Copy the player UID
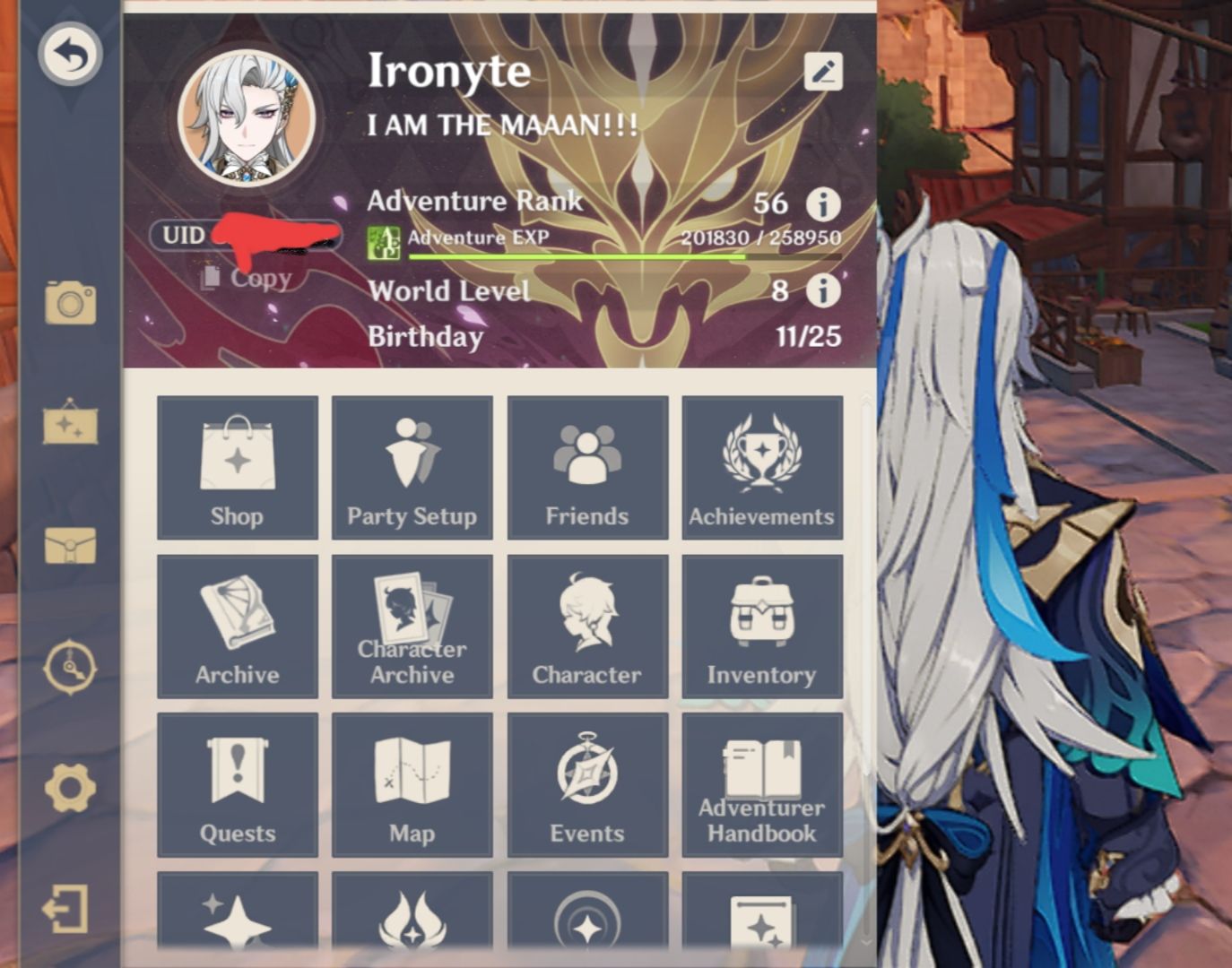This screenshot has height=968, width=1232. pyautogui.click(x=246, y=278)
